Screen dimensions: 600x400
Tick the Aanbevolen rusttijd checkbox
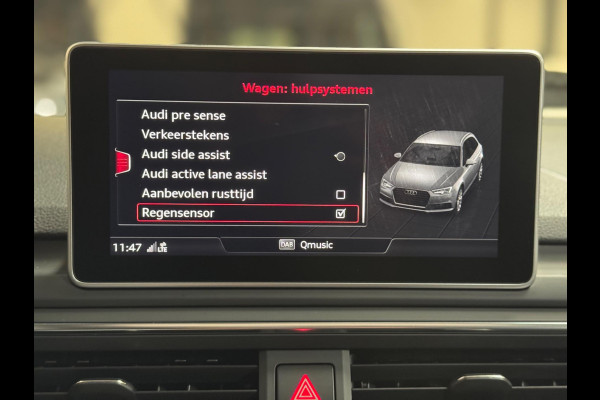point(340,194)
